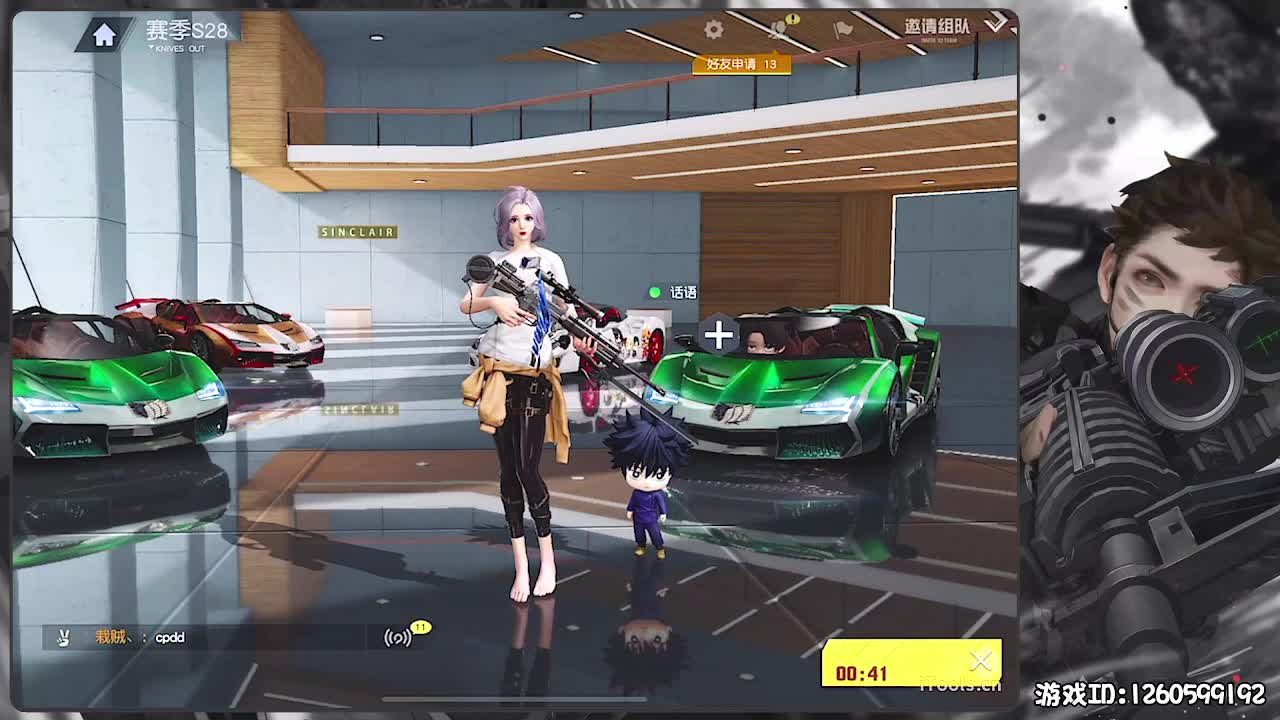The height and width of the screenshot is (720, 1280).
Task: Select the 好友申请 13 tab
Action: 740,64
